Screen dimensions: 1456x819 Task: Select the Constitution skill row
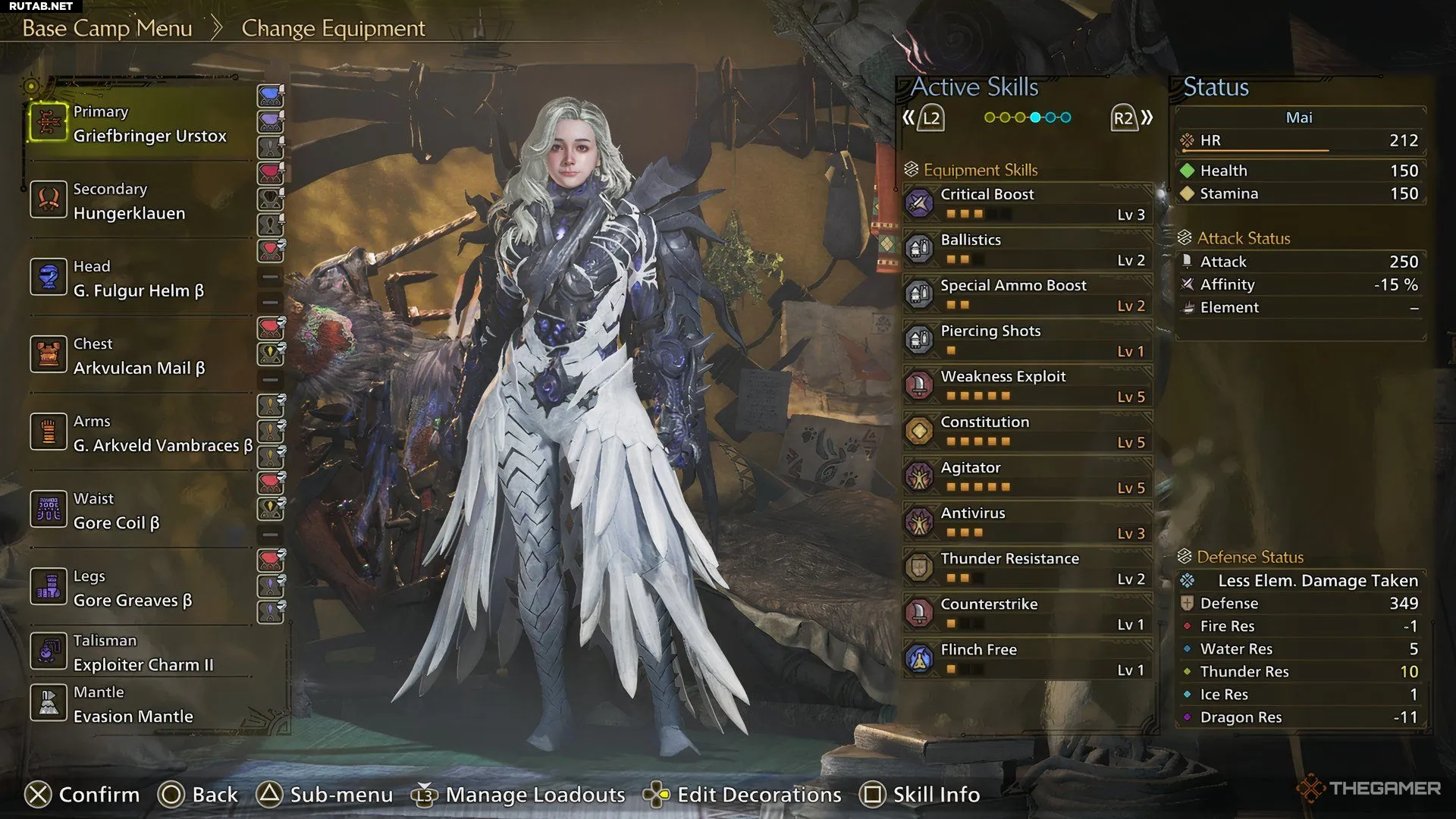(x=1028, y=431)
